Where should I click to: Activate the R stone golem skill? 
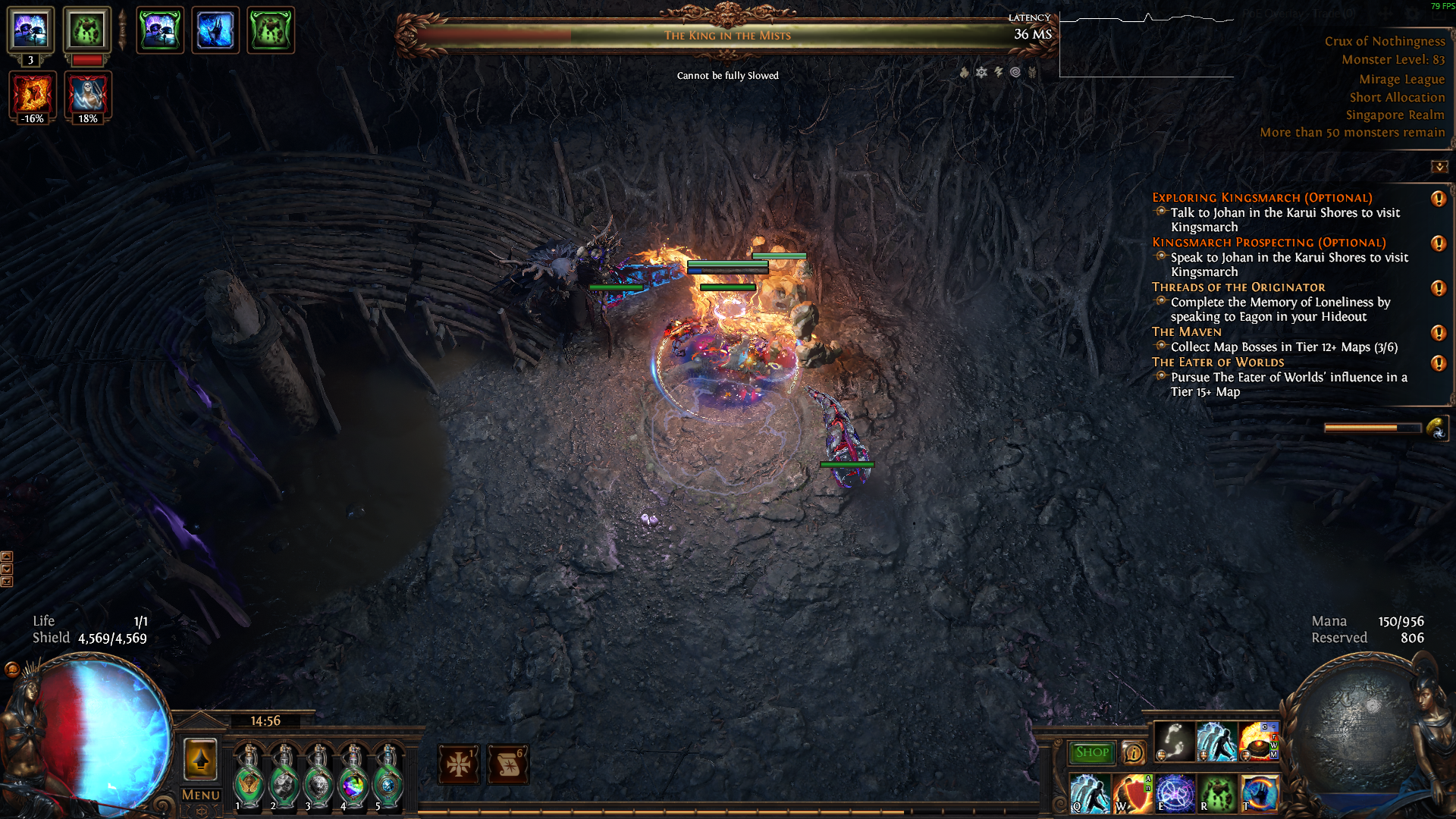tap(1217, 793)
